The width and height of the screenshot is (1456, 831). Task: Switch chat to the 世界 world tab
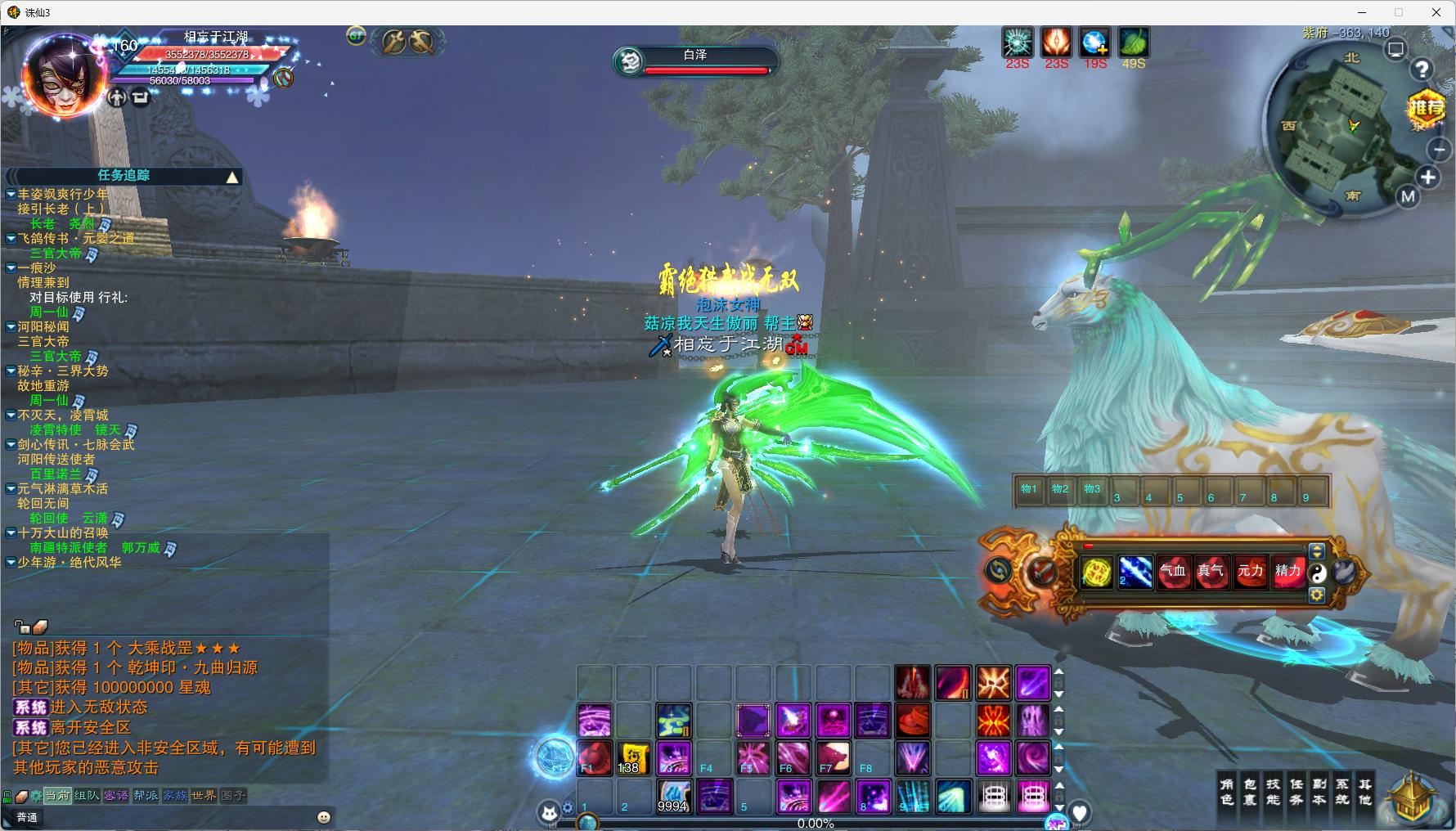tap(204, 795)
